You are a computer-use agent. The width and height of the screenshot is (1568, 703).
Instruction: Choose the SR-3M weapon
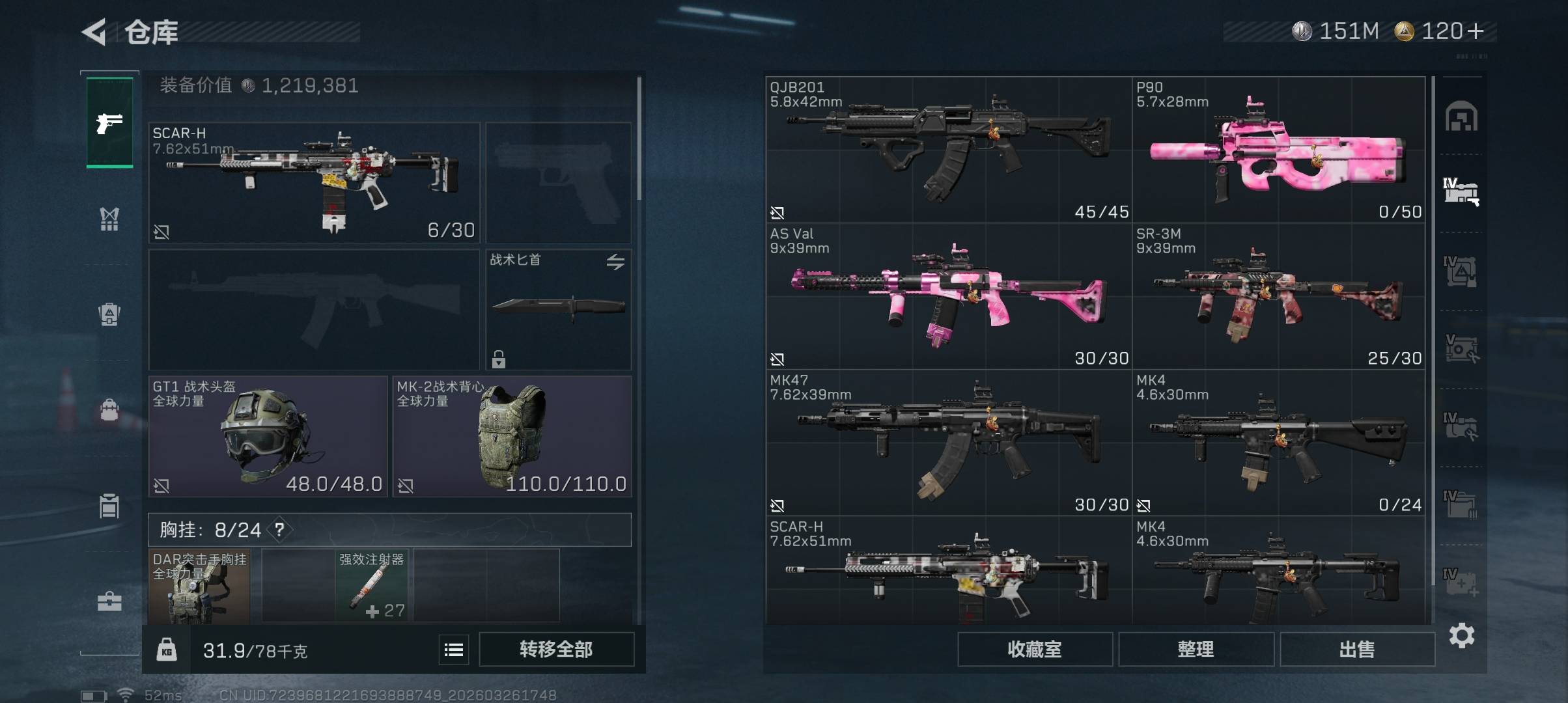[x=1278, y=296]
